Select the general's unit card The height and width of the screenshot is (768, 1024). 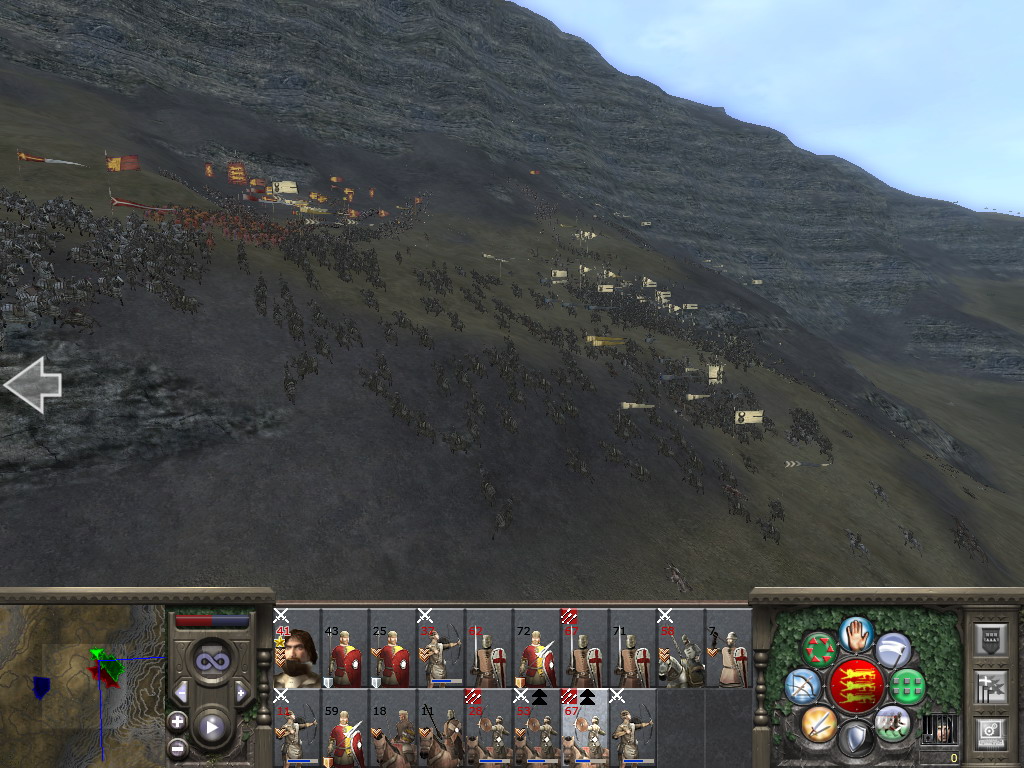[297, 648]
